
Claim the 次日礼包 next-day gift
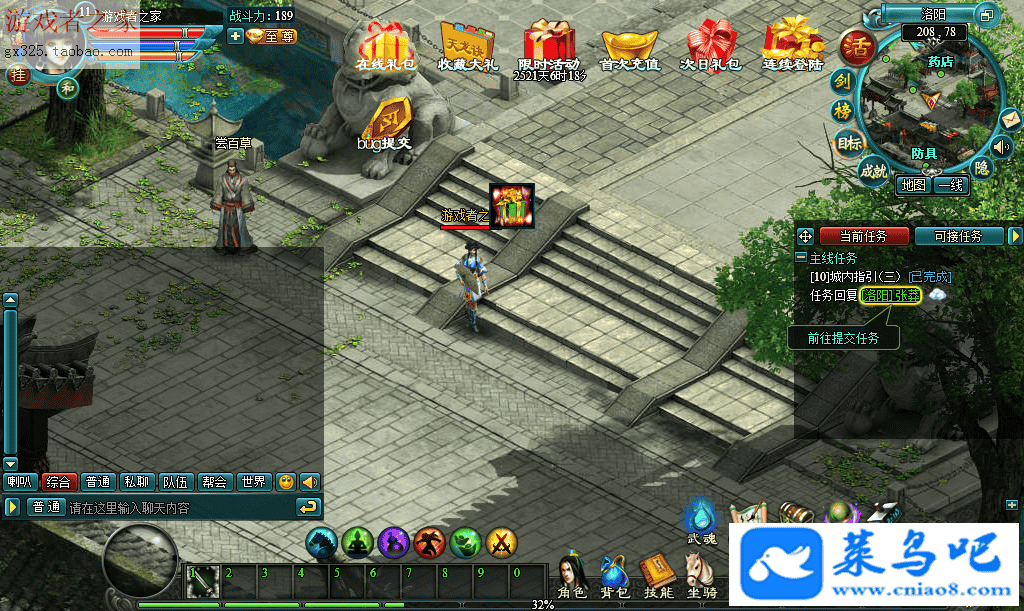pyautogui.click(x=710, y=46)
